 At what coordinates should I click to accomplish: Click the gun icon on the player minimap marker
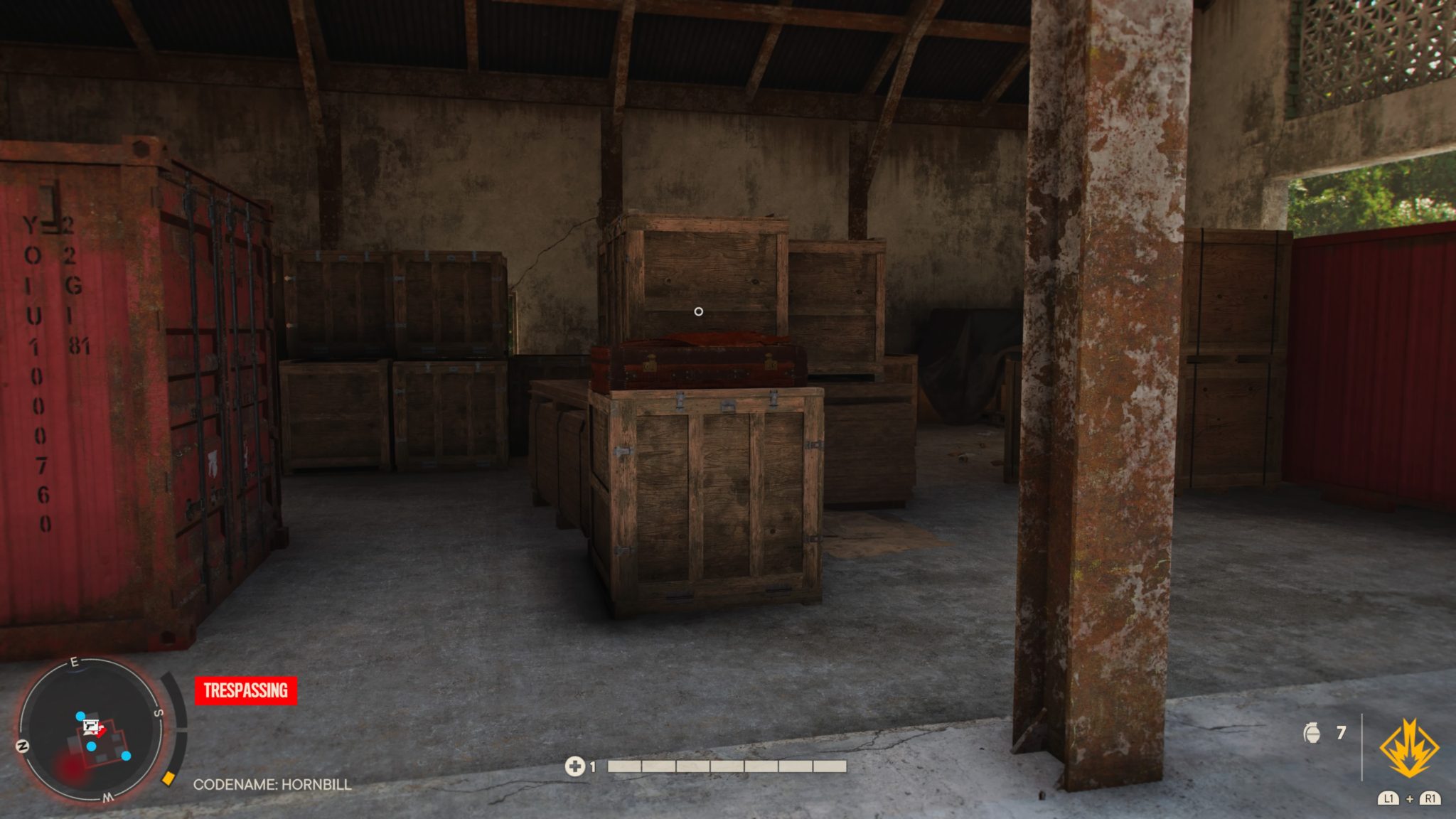(91, 727)
